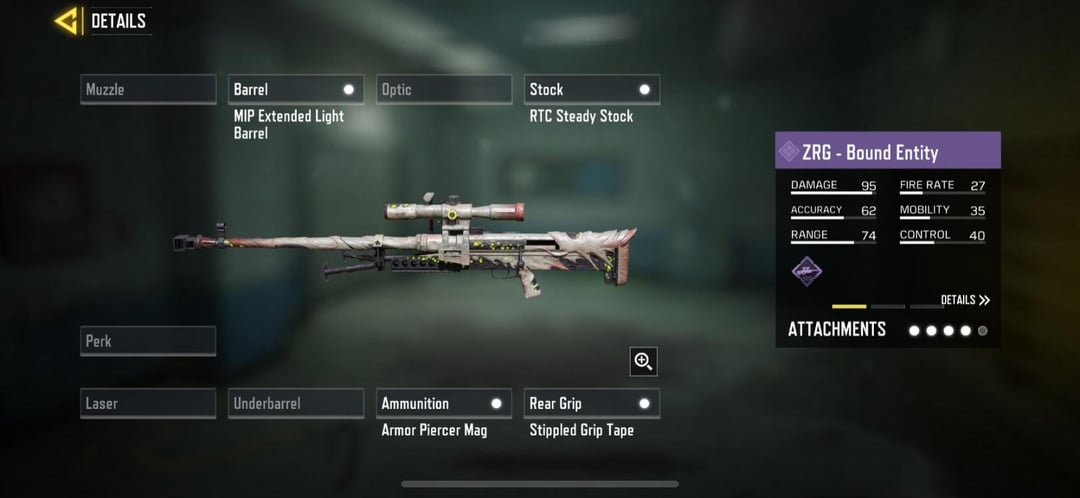Click the magnifier zoom icon

643,361
